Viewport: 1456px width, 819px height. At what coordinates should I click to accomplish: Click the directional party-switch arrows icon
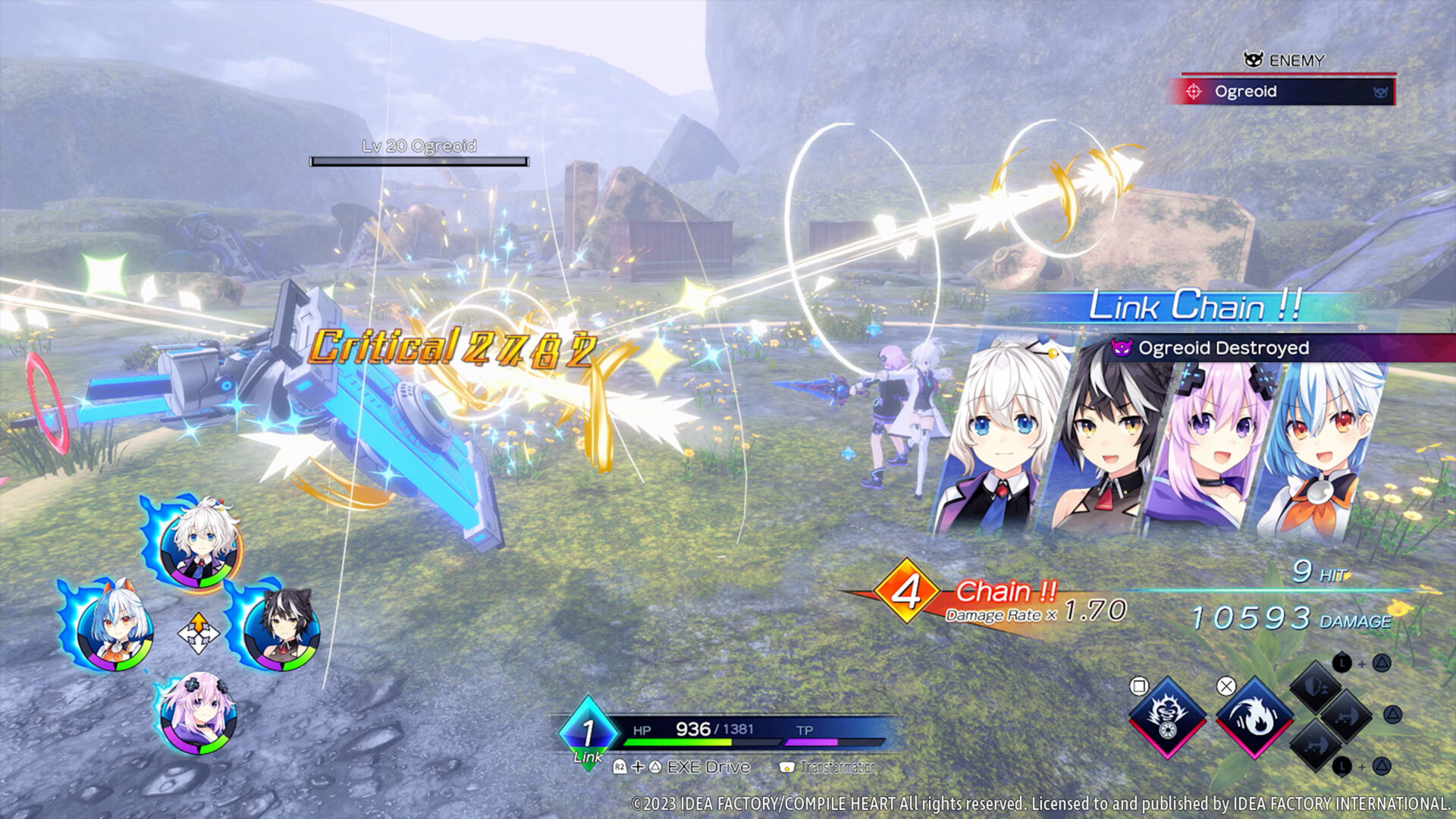[x=199, y=631]
